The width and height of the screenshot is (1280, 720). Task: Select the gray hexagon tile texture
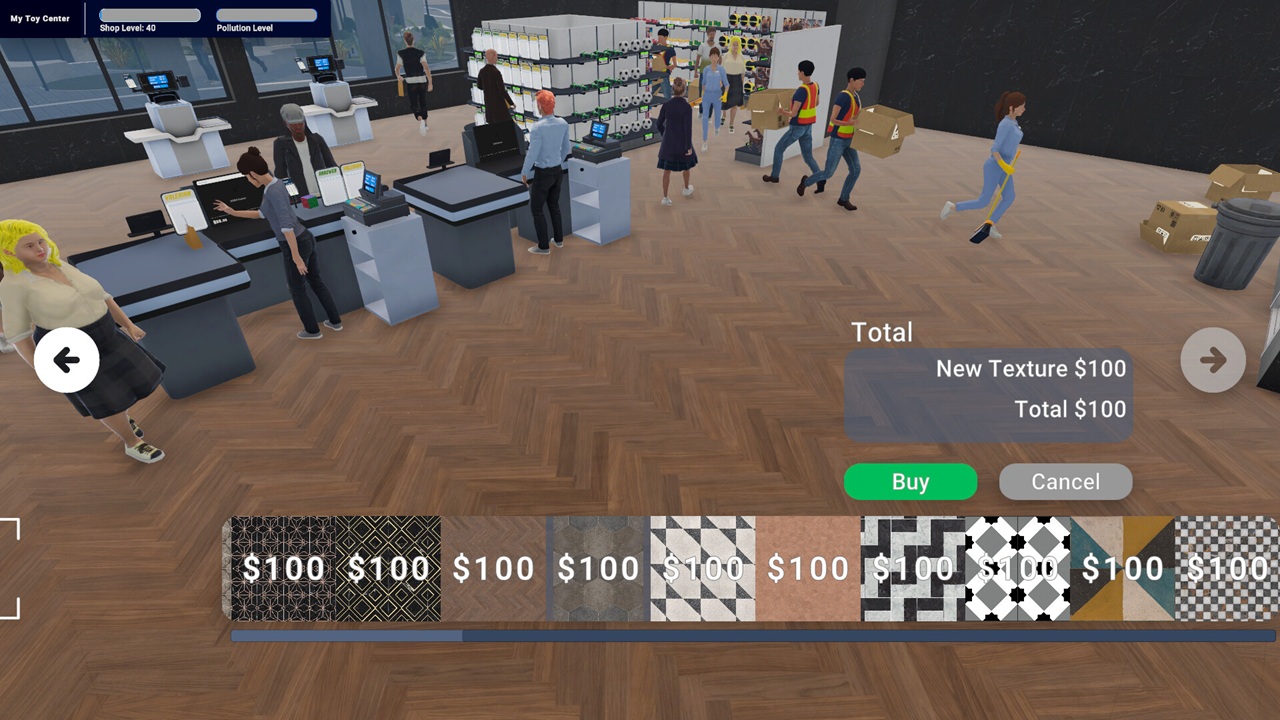tap(597, 568)
